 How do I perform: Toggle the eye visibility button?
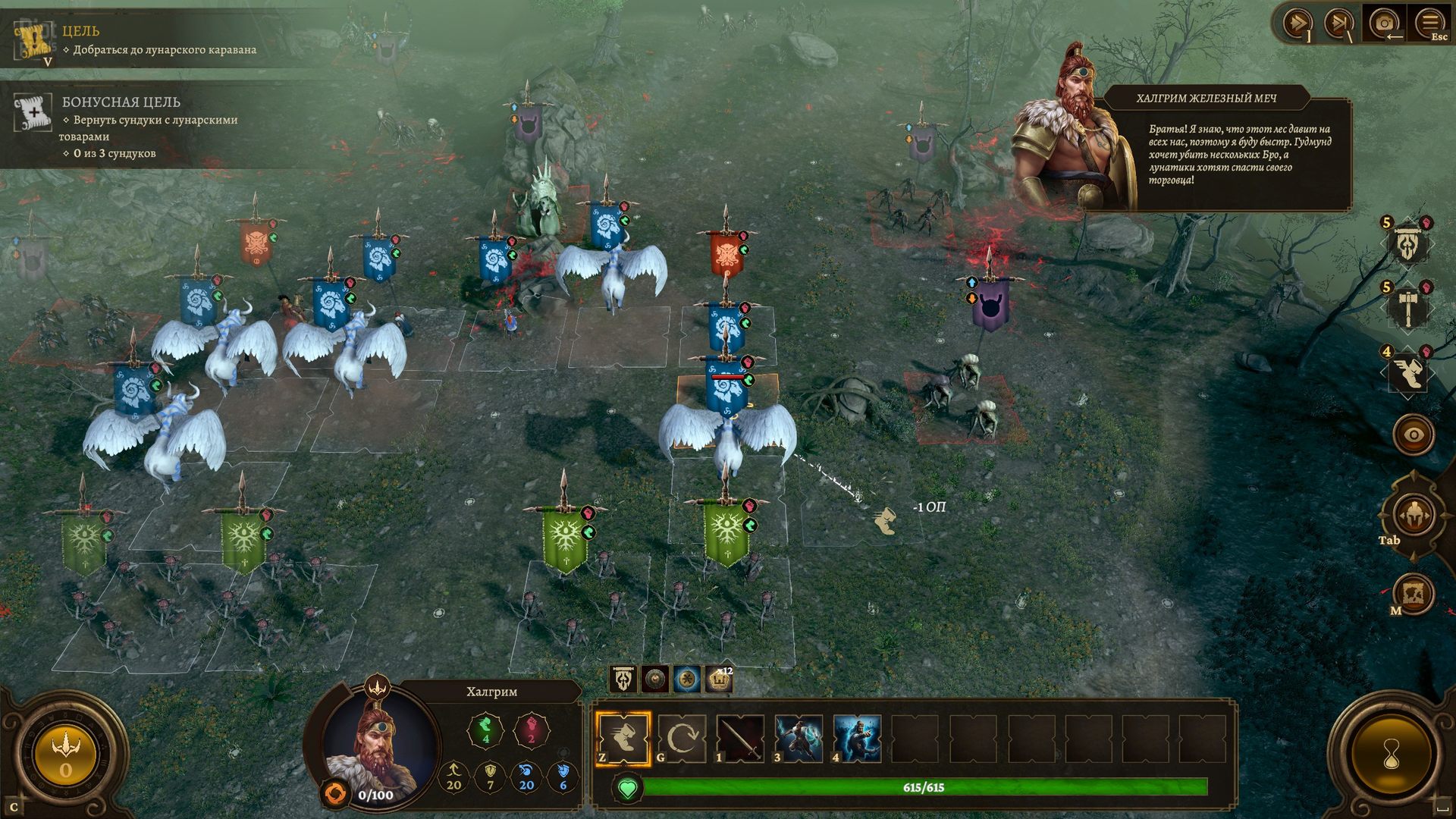(x=1414, y=435)
